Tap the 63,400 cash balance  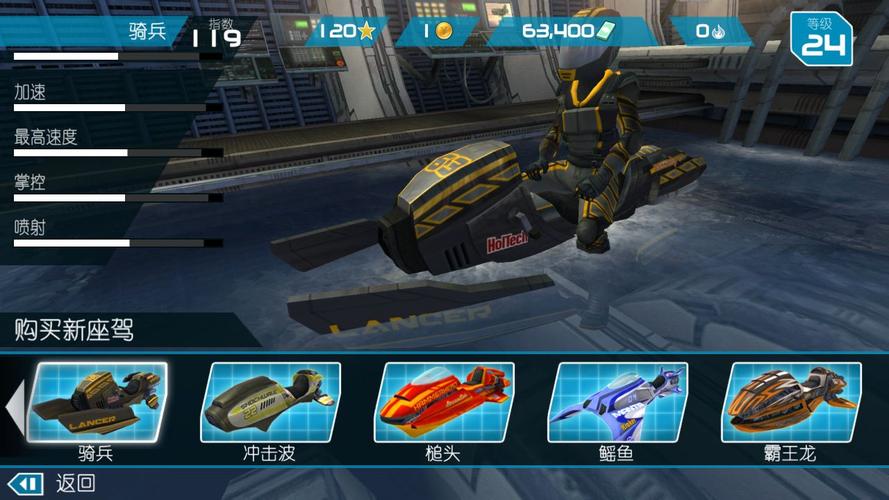click(x=570, y=31)
